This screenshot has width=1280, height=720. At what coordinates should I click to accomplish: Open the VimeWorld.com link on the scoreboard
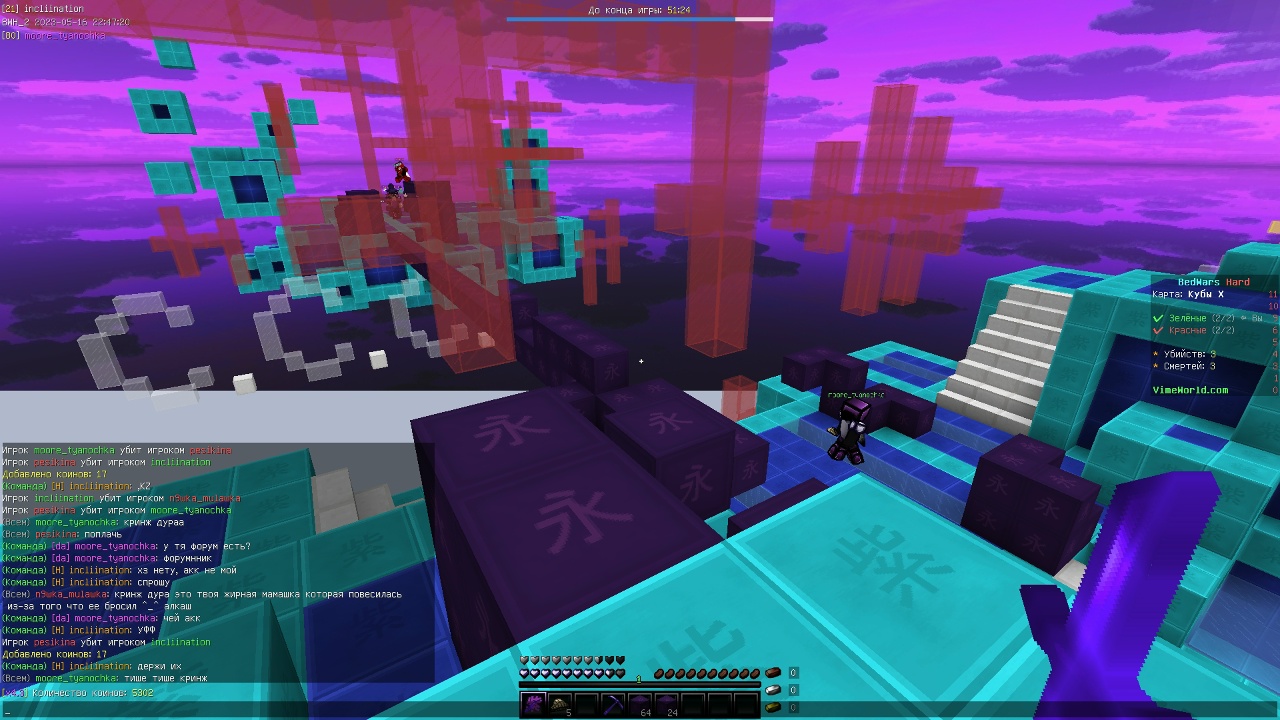(1190, 390)
